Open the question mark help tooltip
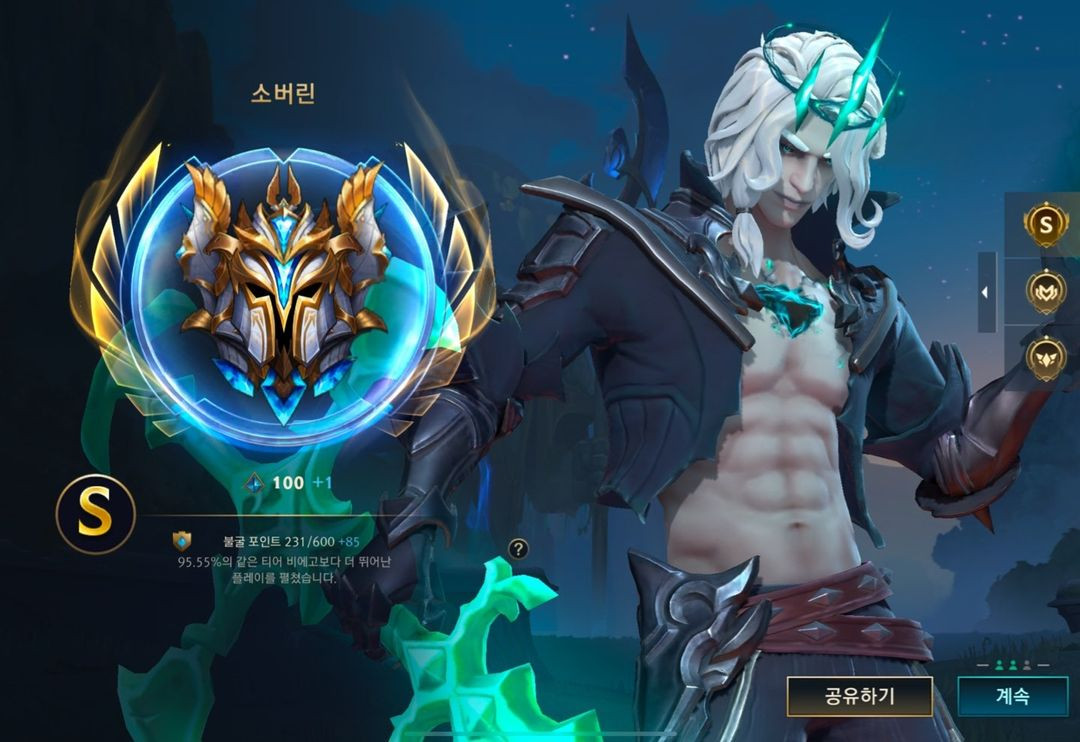1080x742 pixels. tap(518, 548)
